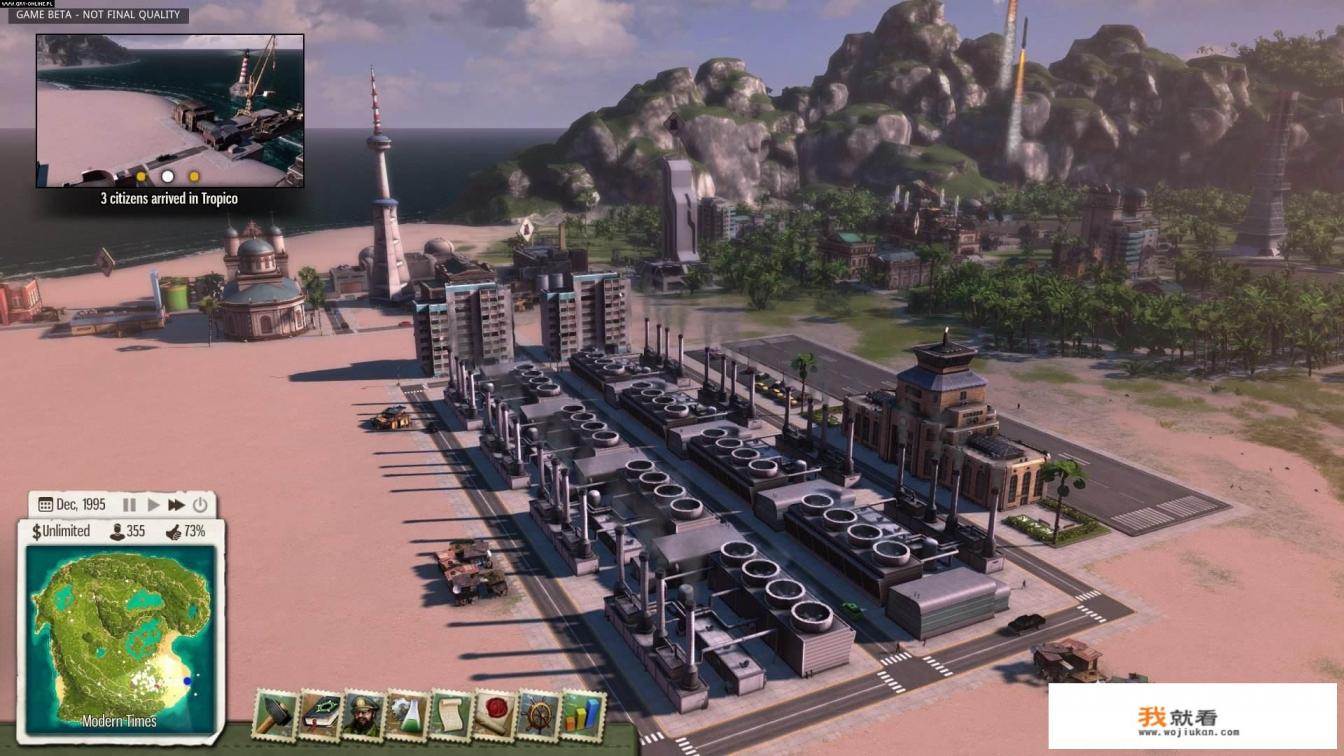Open the ship's wheel trade stamp
The height and width of the screenshot is (756, 1344).
click(538, 715)
